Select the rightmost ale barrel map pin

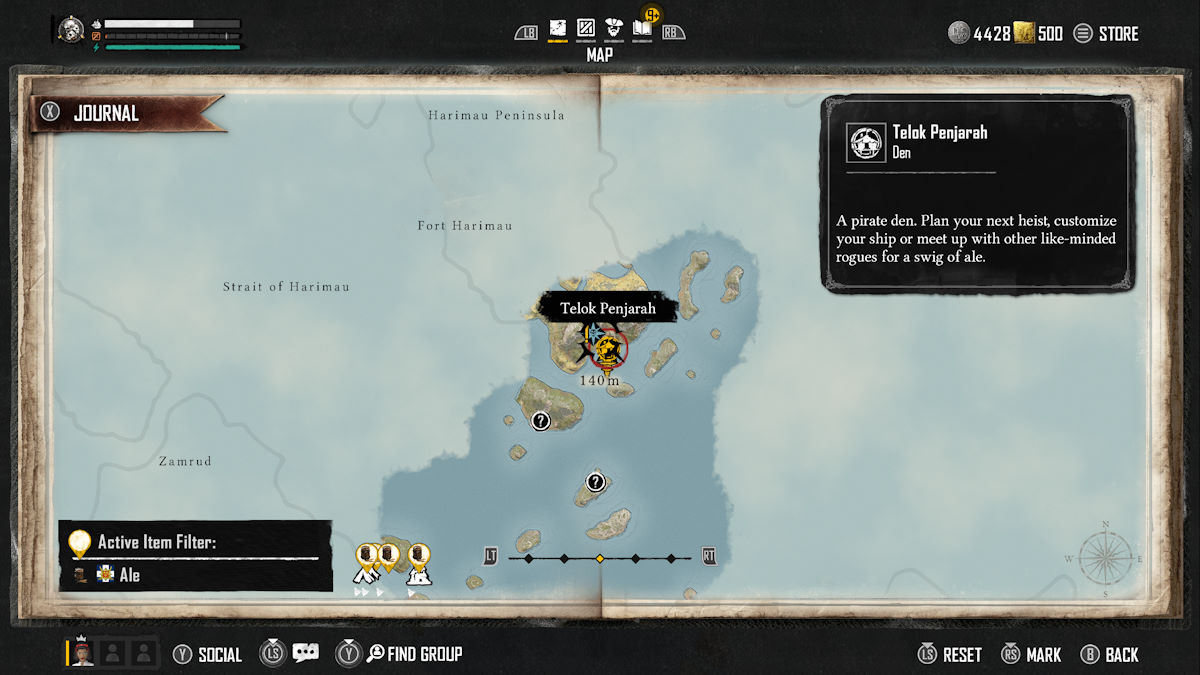(x=419, y=556)
